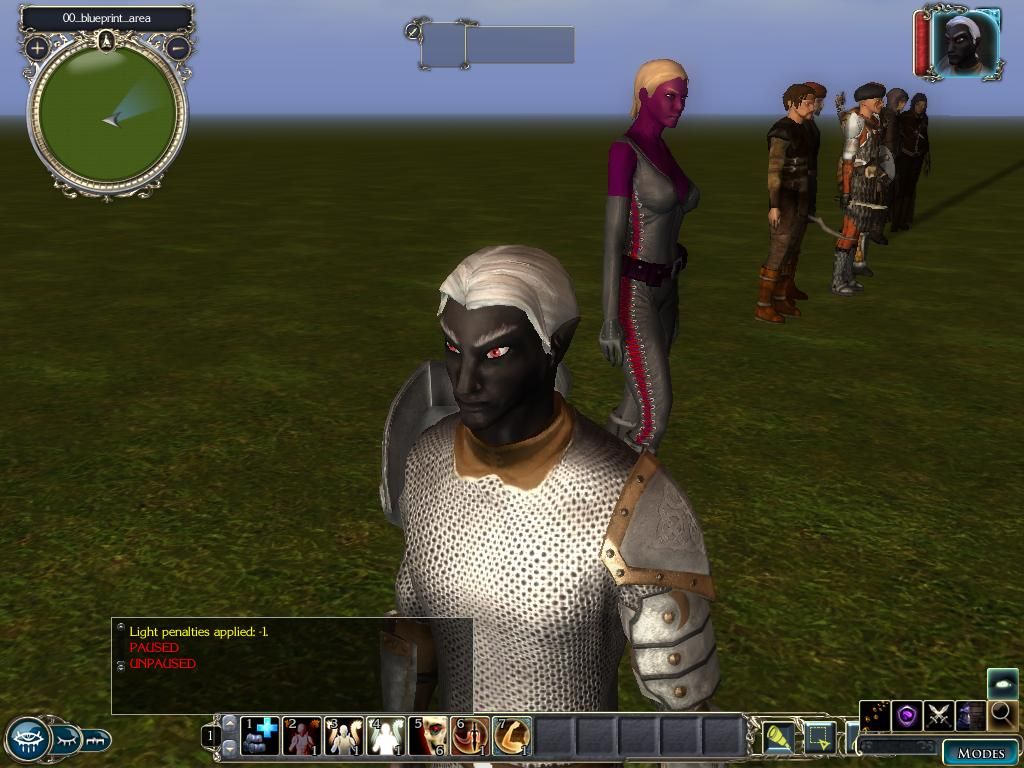
Task: Toggle the hooded figure stealth mode
Action: tap(970, 715)
